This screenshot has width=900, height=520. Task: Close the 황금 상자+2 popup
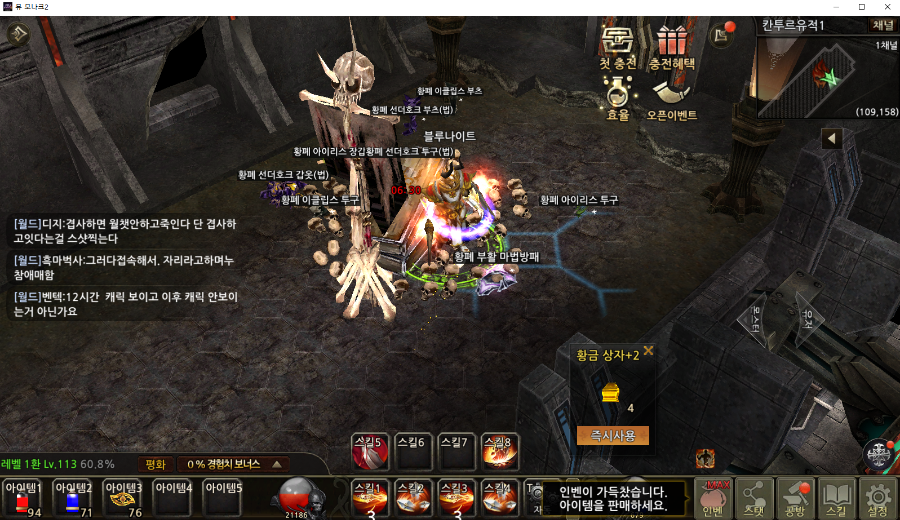click(648, 351)
